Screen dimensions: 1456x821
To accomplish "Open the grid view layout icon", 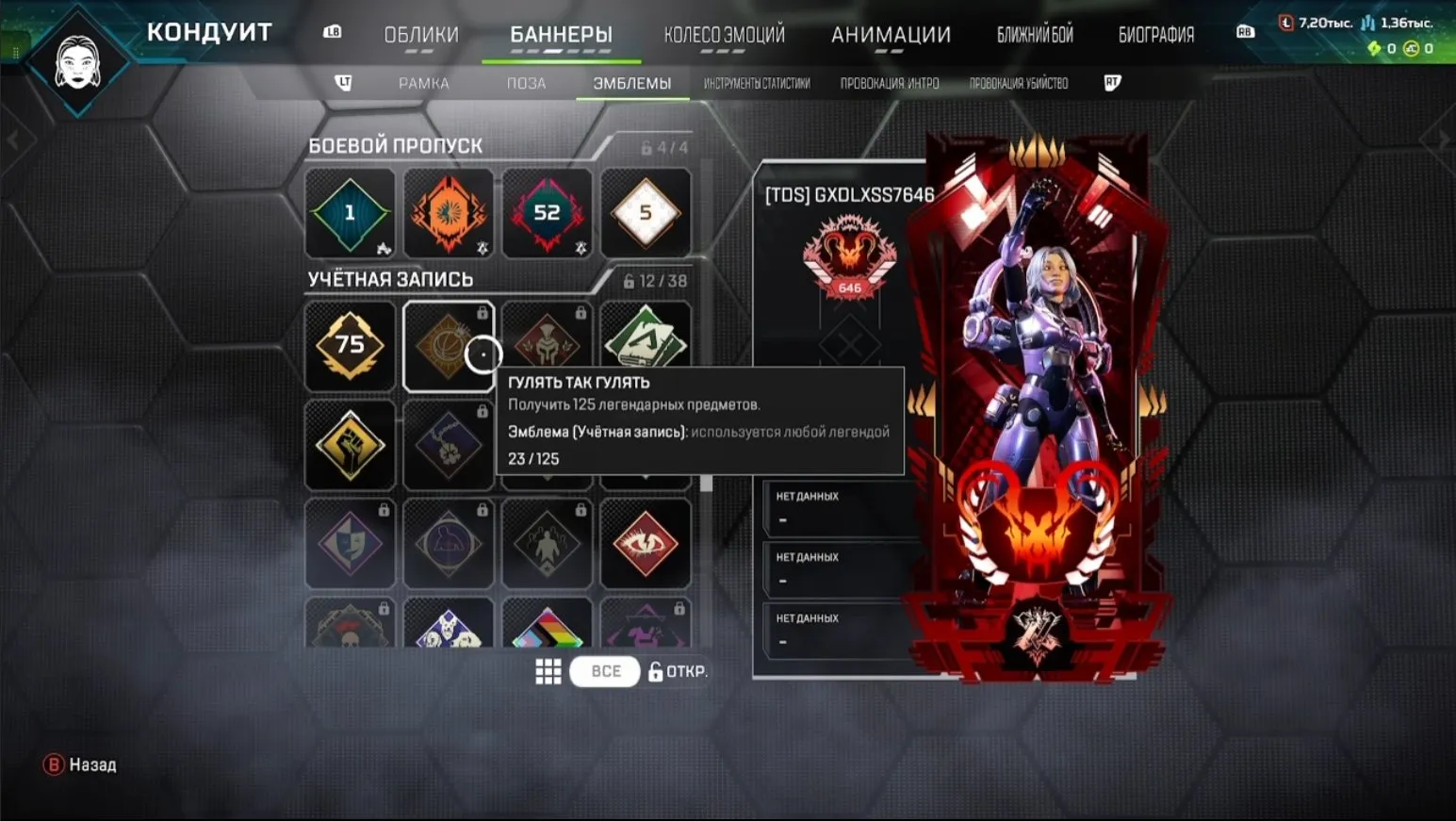I will pyautogui.click(x=548, y=671).
